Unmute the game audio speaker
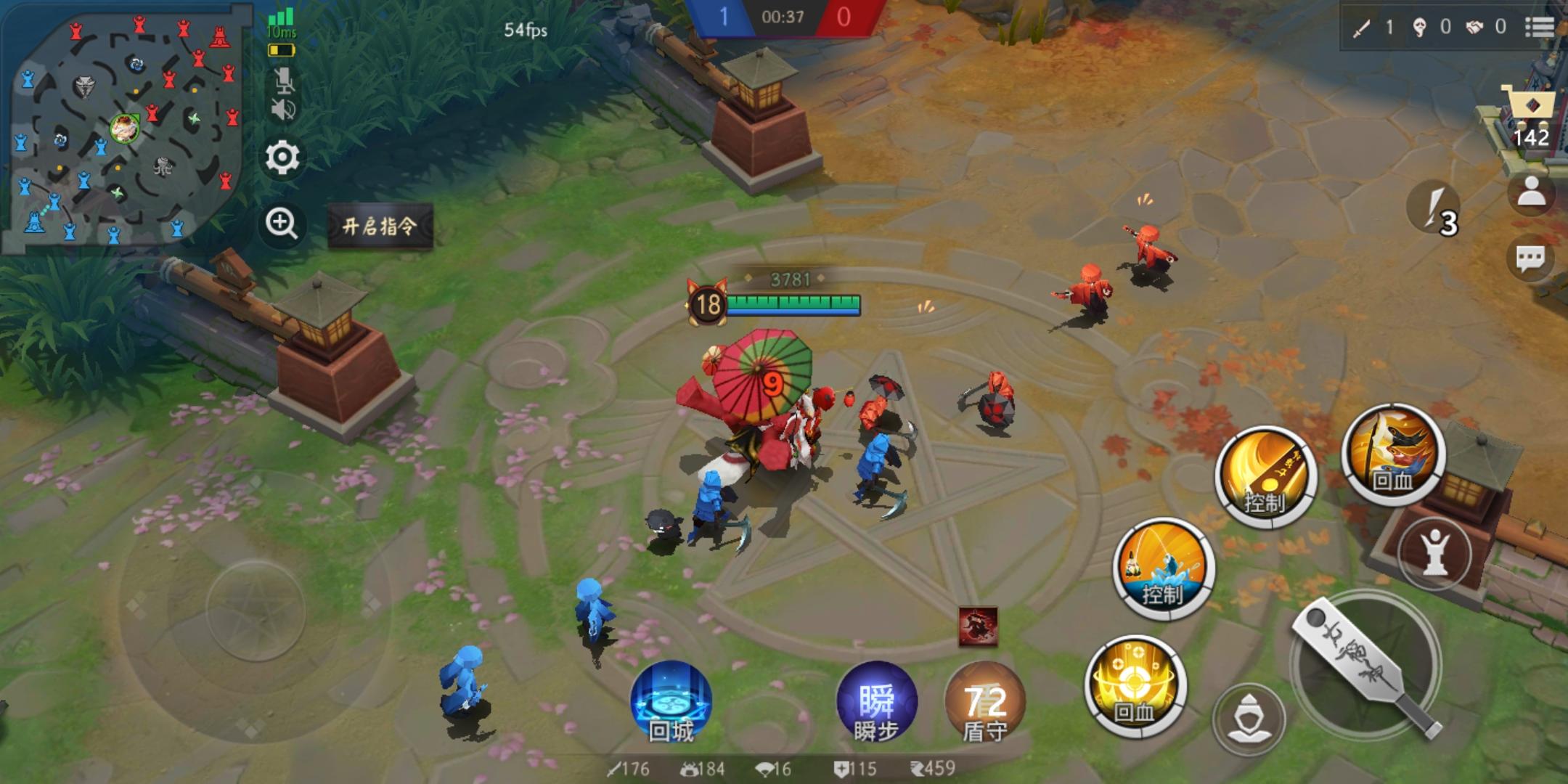1568x784 pixels. tap(285, 110)
